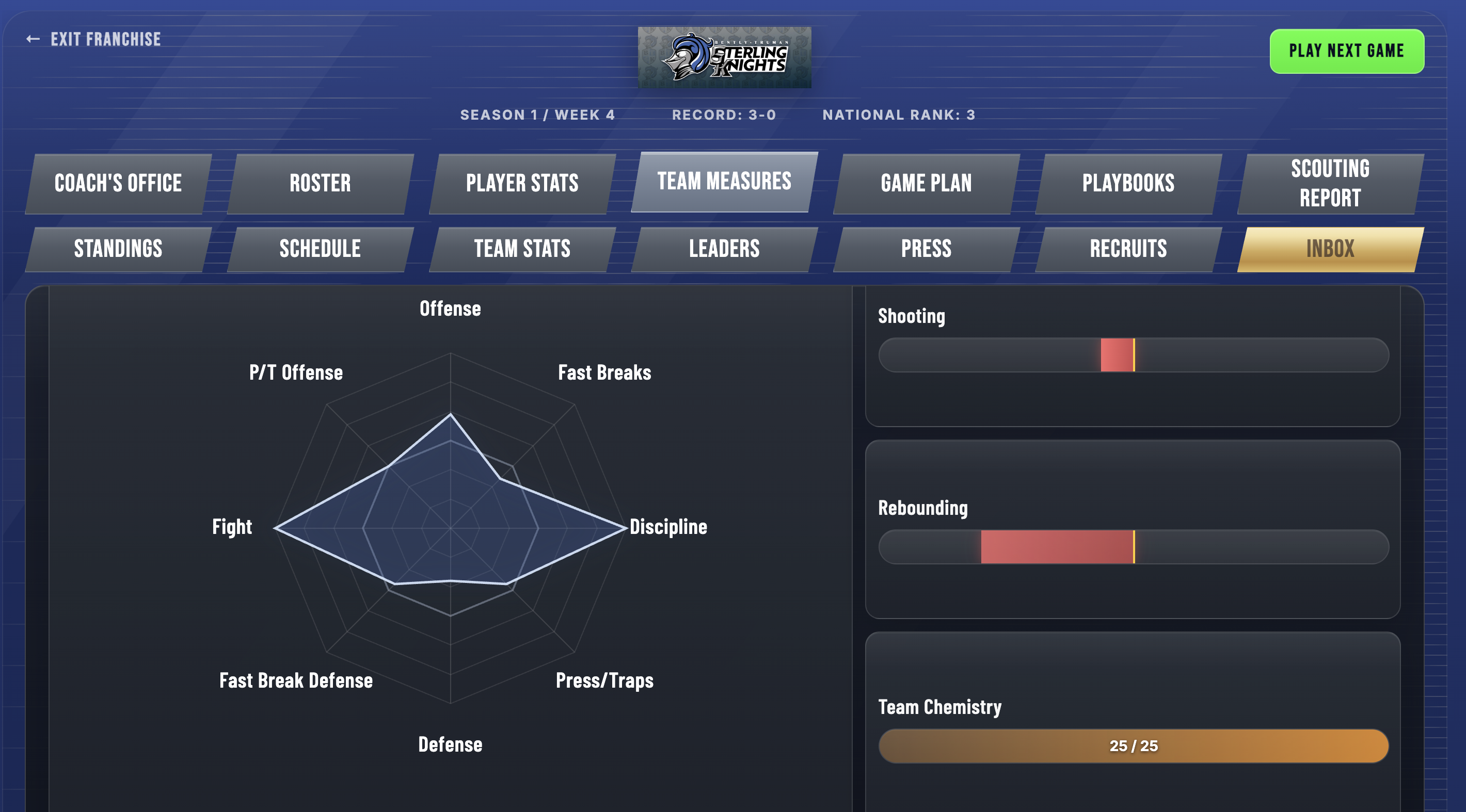This screenshot has width=1466, height=812.
Task: Open the Coach's Office tab
Action: click(117, 183)
